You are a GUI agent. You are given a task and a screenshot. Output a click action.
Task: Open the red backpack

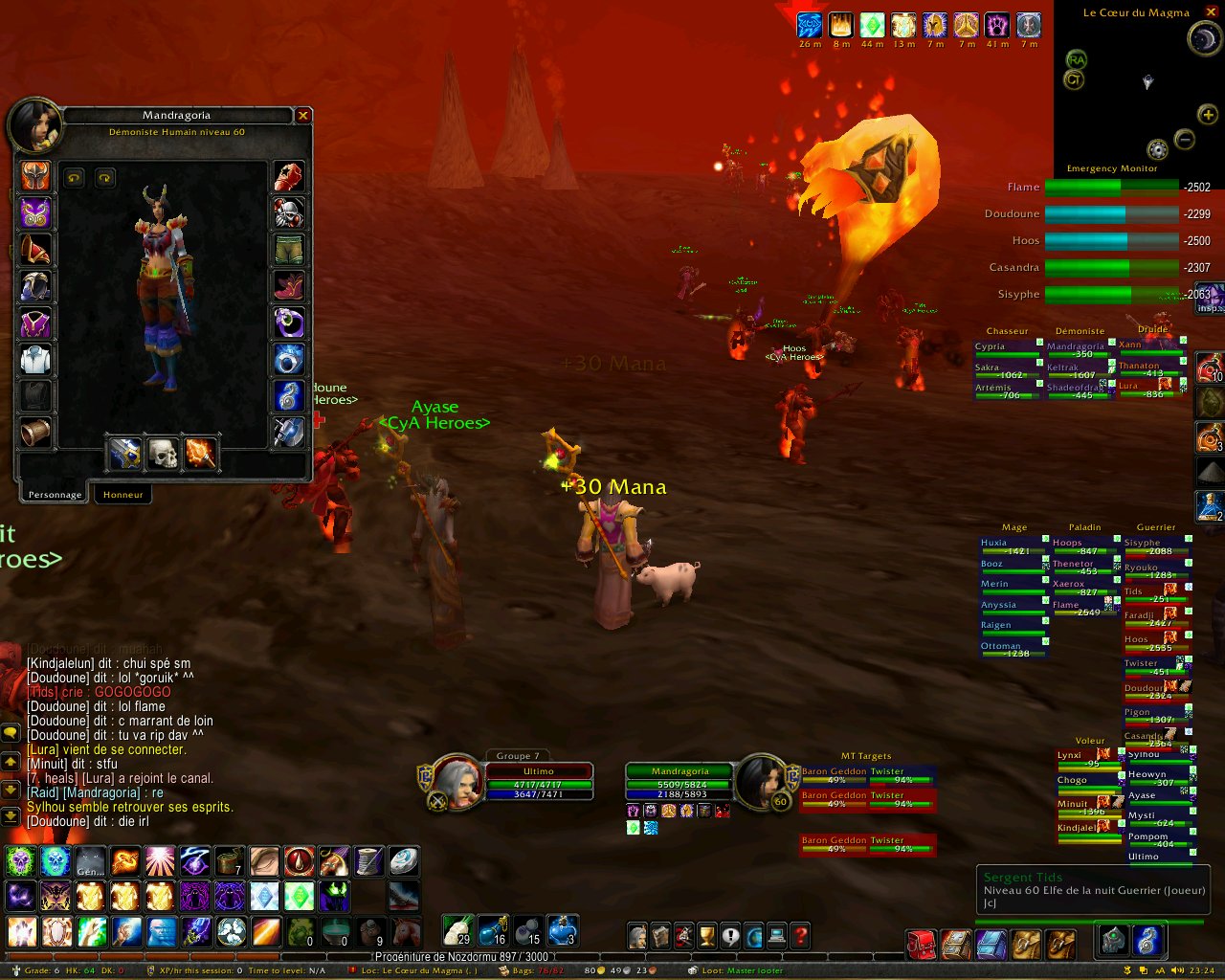click(x=921, y=945)
